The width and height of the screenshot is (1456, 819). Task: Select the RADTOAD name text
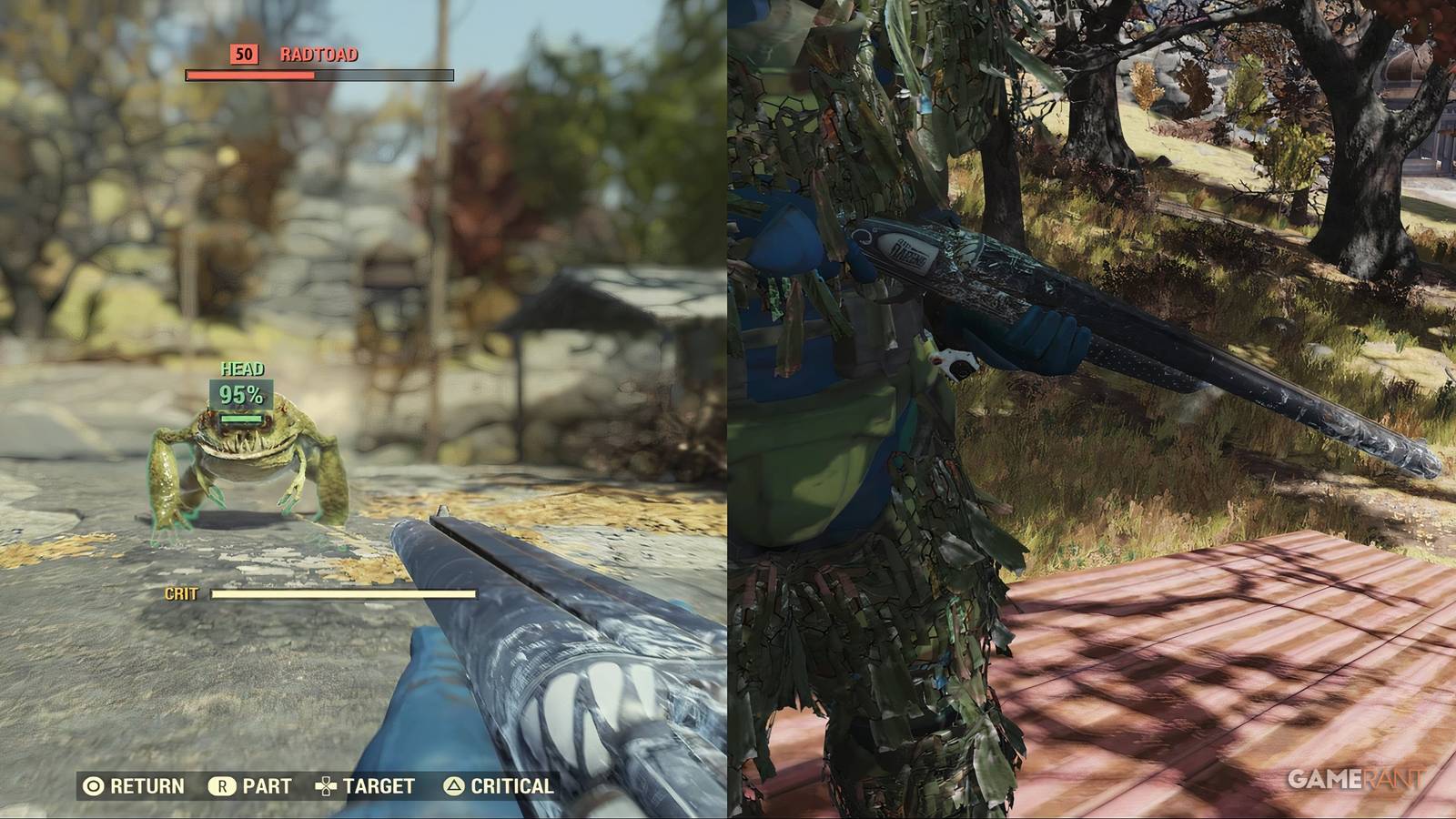tap(320, 54)
